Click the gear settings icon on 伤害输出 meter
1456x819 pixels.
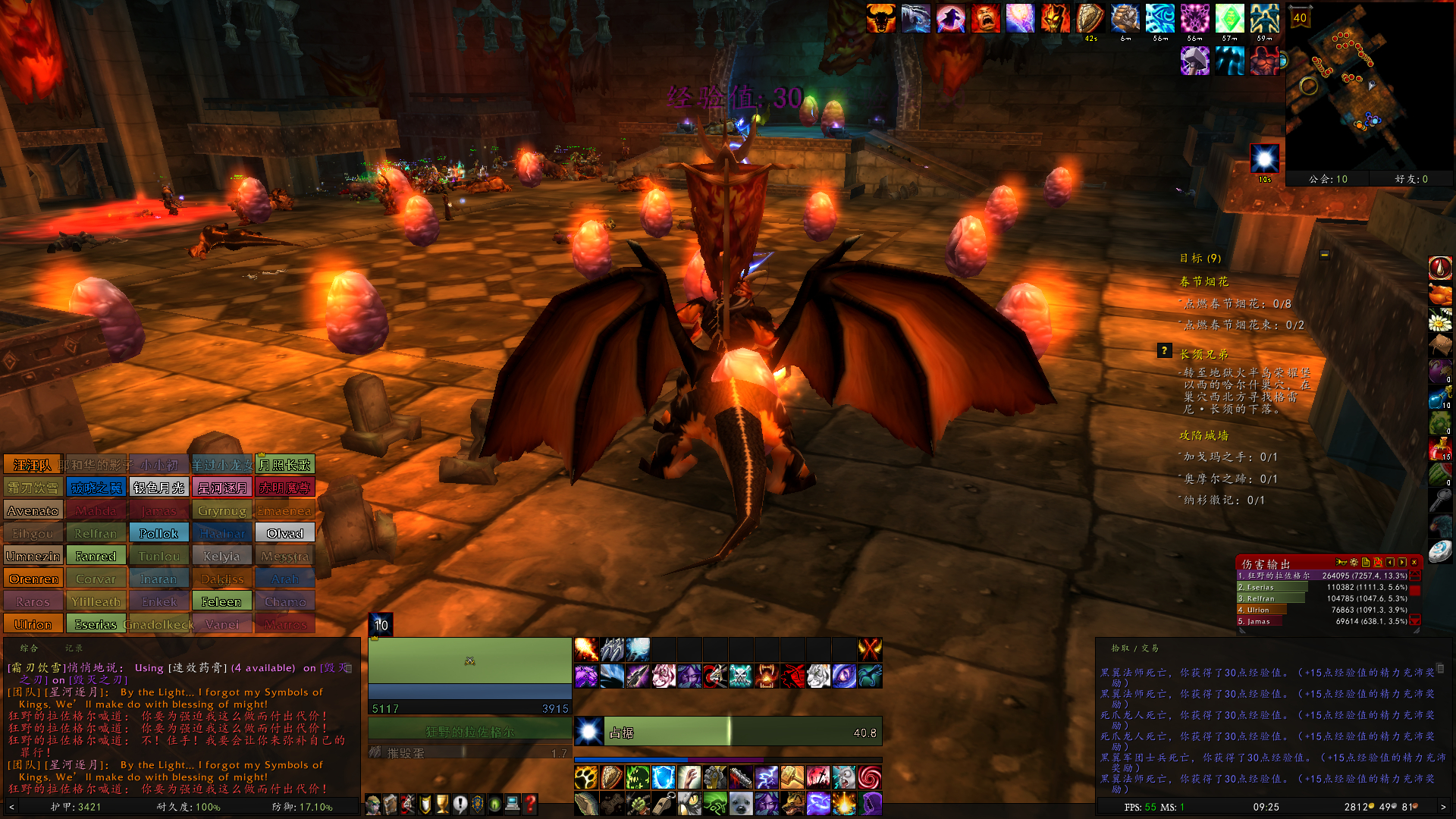click(x=1353, y=562)
